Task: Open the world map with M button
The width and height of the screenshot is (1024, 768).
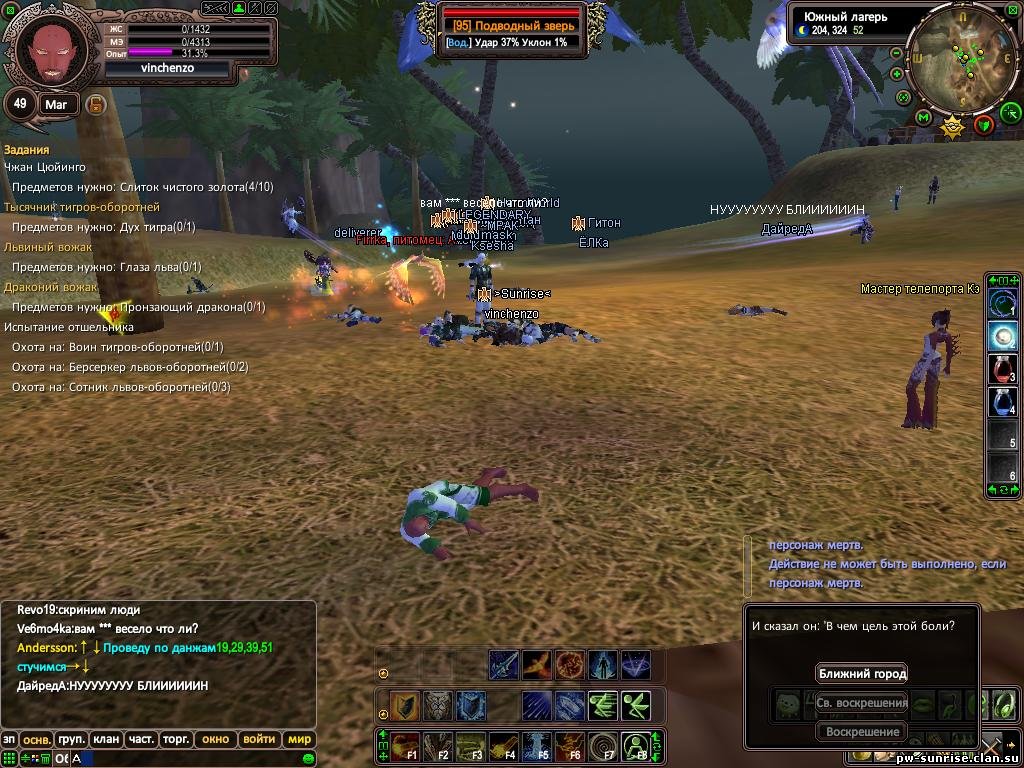Action: (x=923, y=119)
